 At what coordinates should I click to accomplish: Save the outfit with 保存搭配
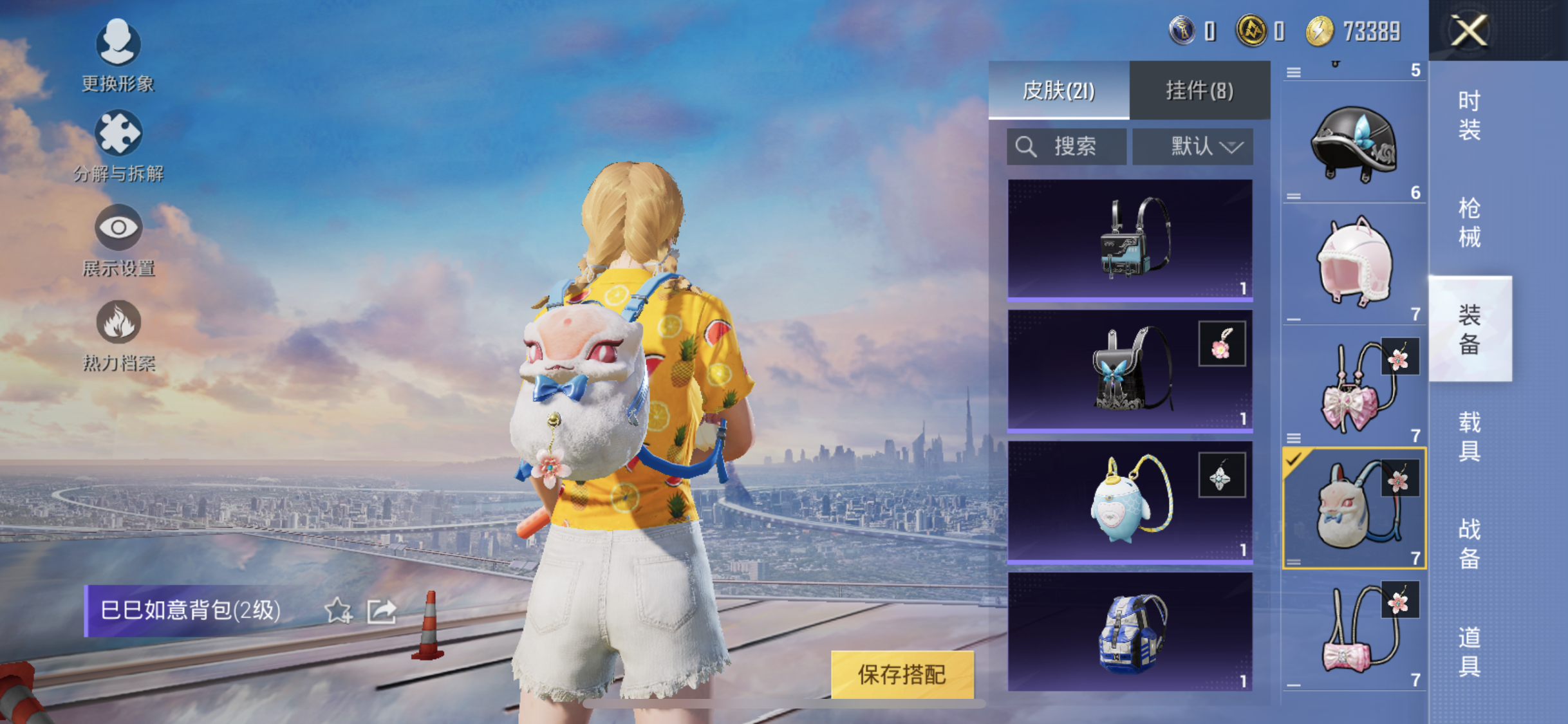(902, 674)
